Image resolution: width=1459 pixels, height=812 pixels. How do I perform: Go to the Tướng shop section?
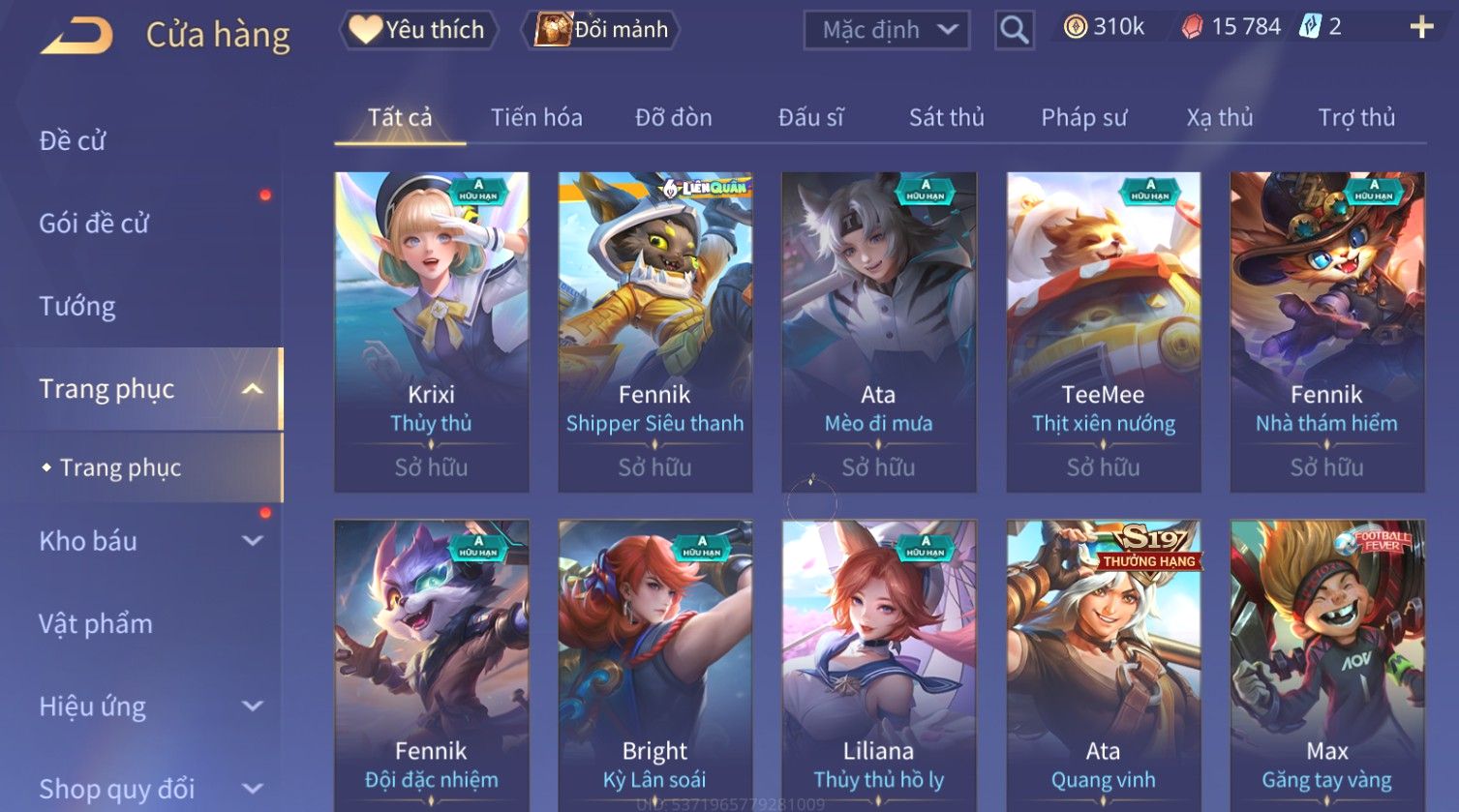point(77,307)
